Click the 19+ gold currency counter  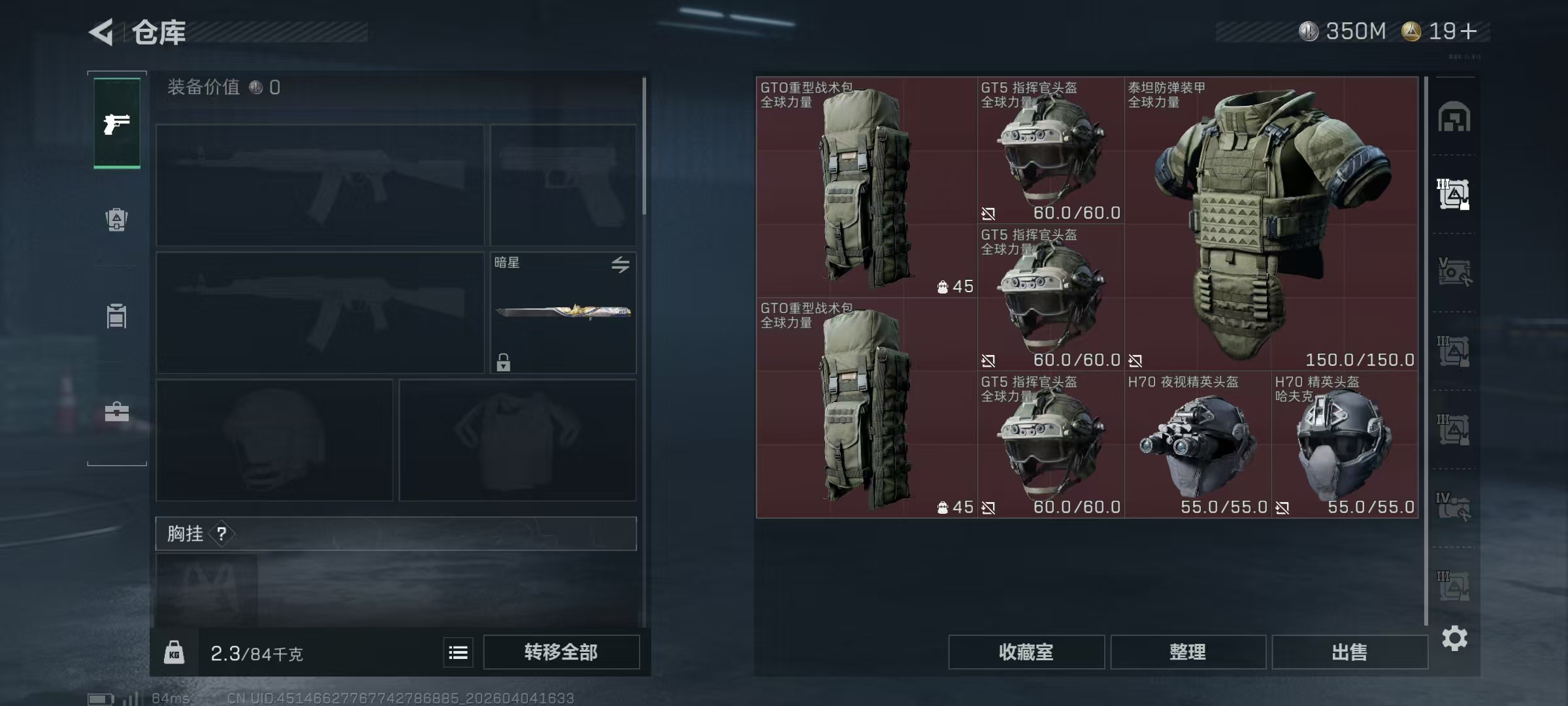click(1441, 31)
